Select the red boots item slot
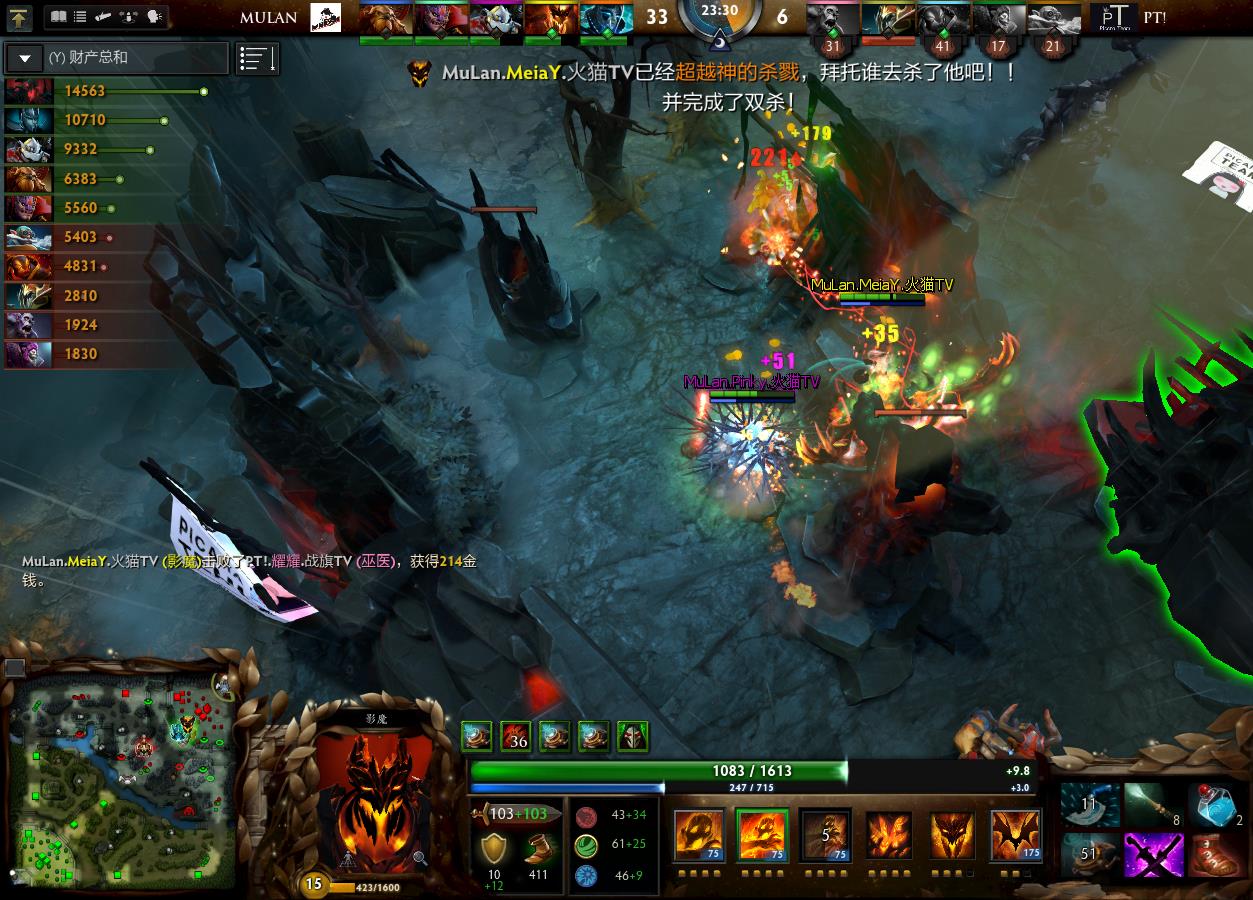This screenshot has height=900, width=1253. (x=1215, y=856)
